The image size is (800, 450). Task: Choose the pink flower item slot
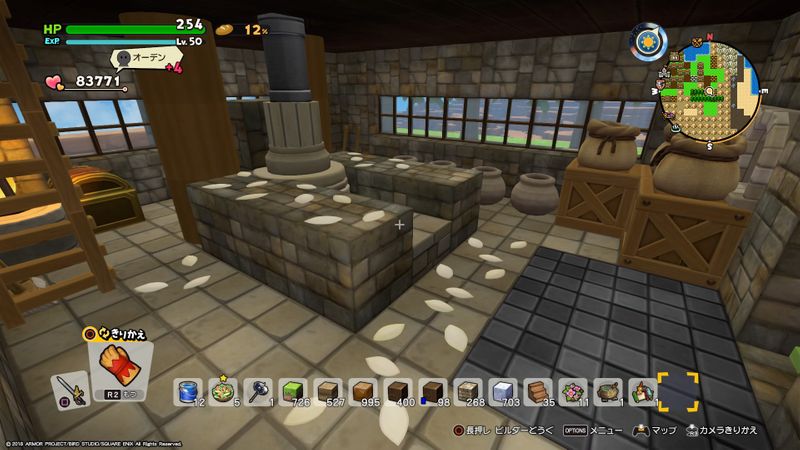coord(573,391)
